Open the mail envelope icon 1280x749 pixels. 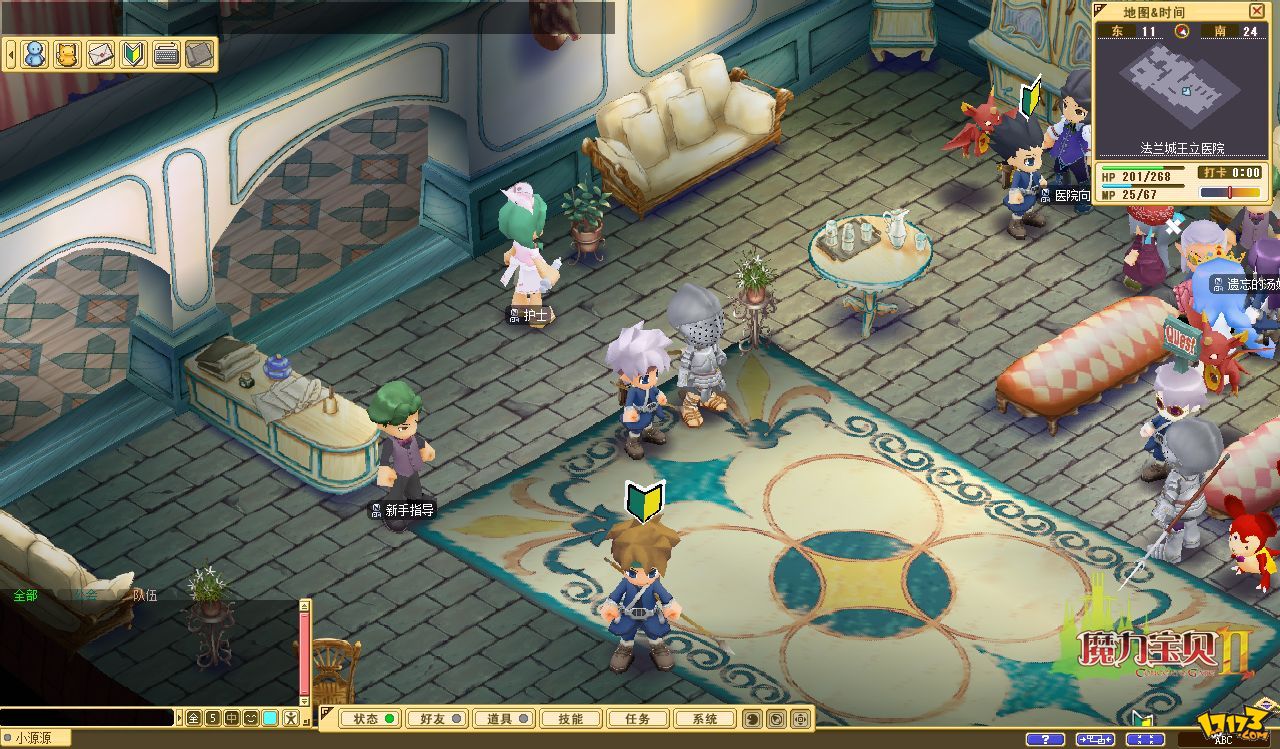pyautogui.click(x=100, y=53)
